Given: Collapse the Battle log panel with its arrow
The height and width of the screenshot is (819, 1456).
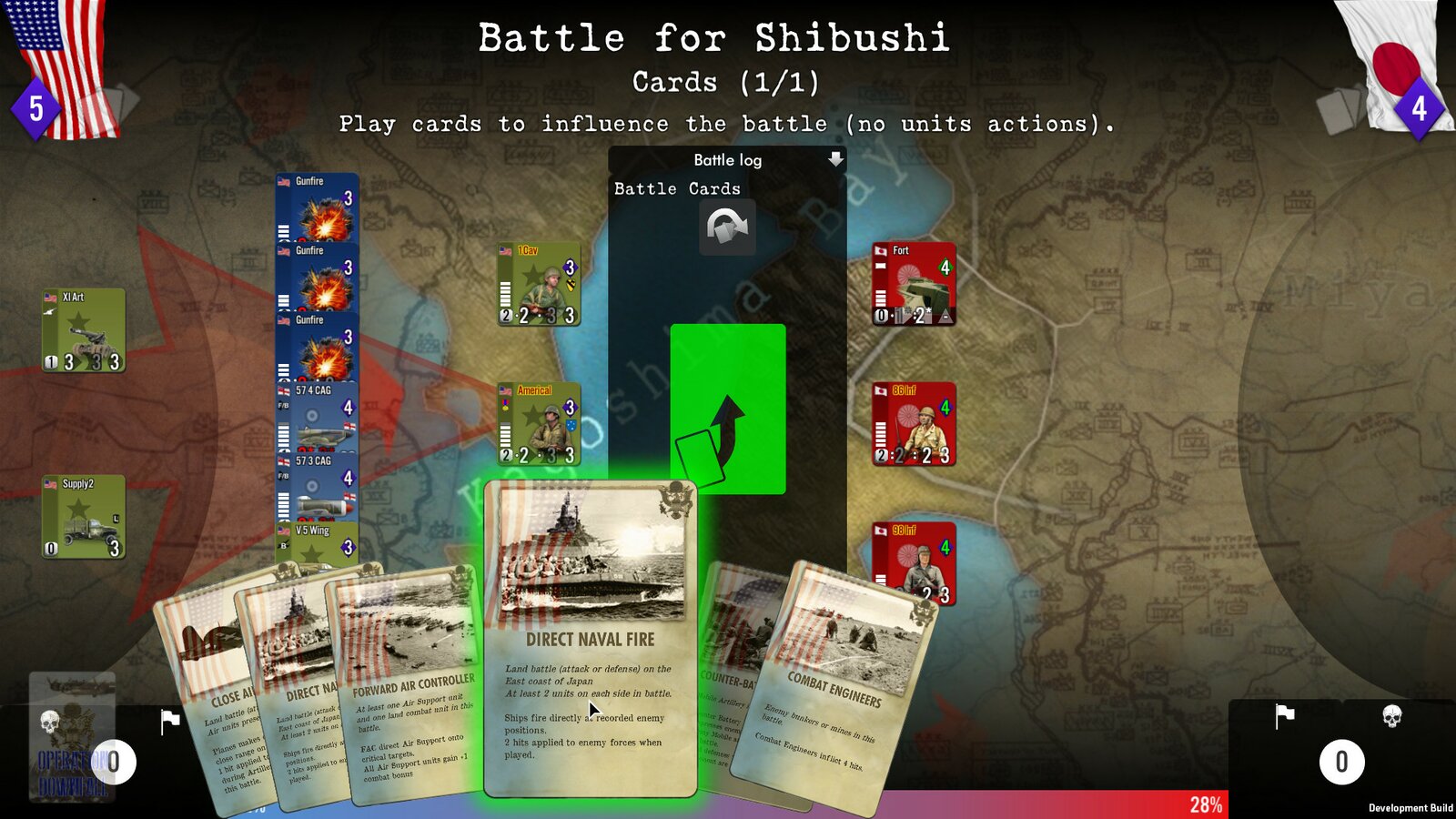Looking at the screenshot, I should coord(834,159).
